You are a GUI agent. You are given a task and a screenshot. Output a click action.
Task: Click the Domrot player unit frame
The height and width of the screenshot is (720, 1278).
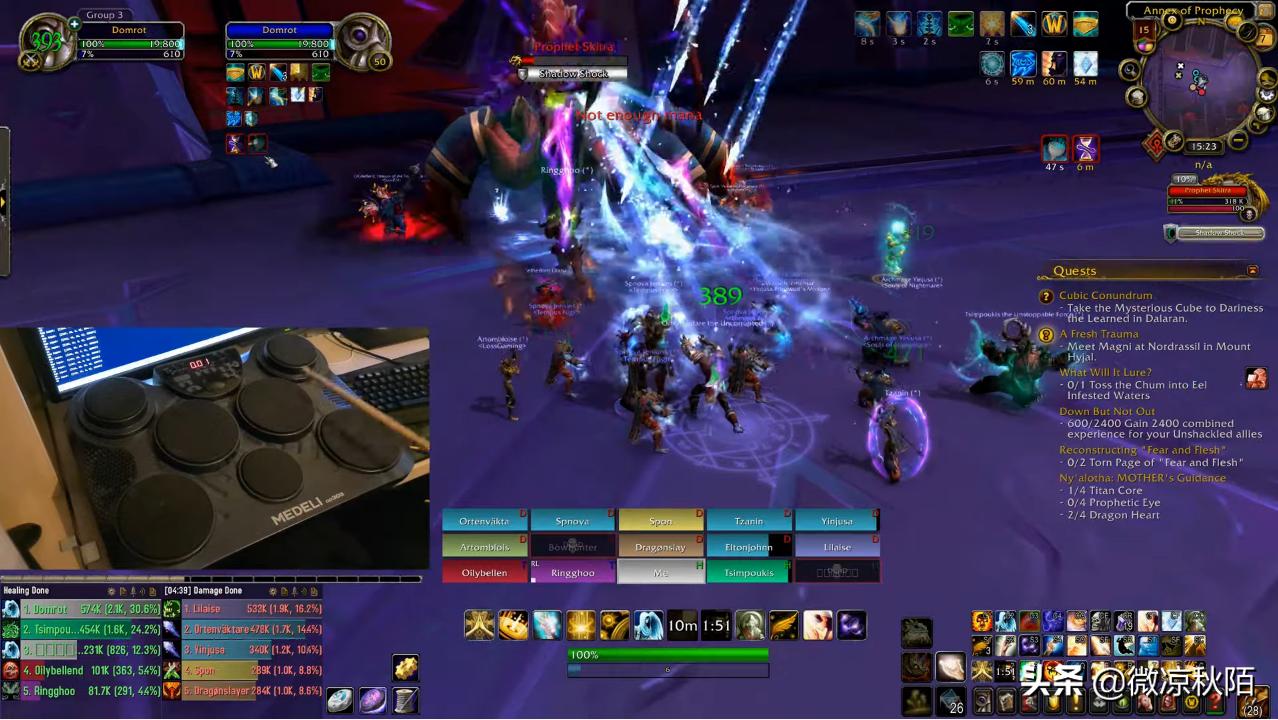coord(130,42)
